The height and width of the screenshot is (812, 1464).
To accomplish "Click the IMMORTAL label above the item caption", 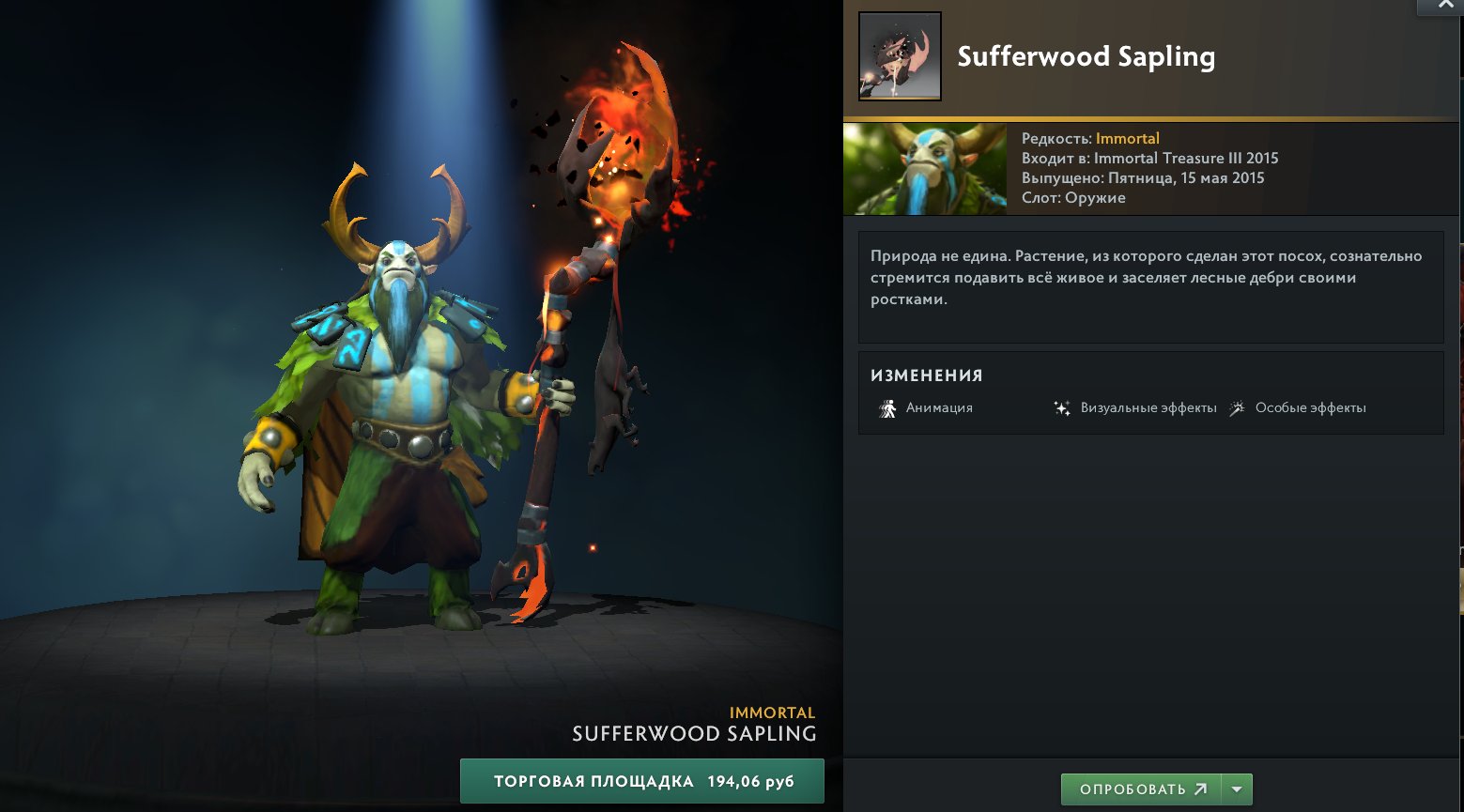I will click(772, 712).
